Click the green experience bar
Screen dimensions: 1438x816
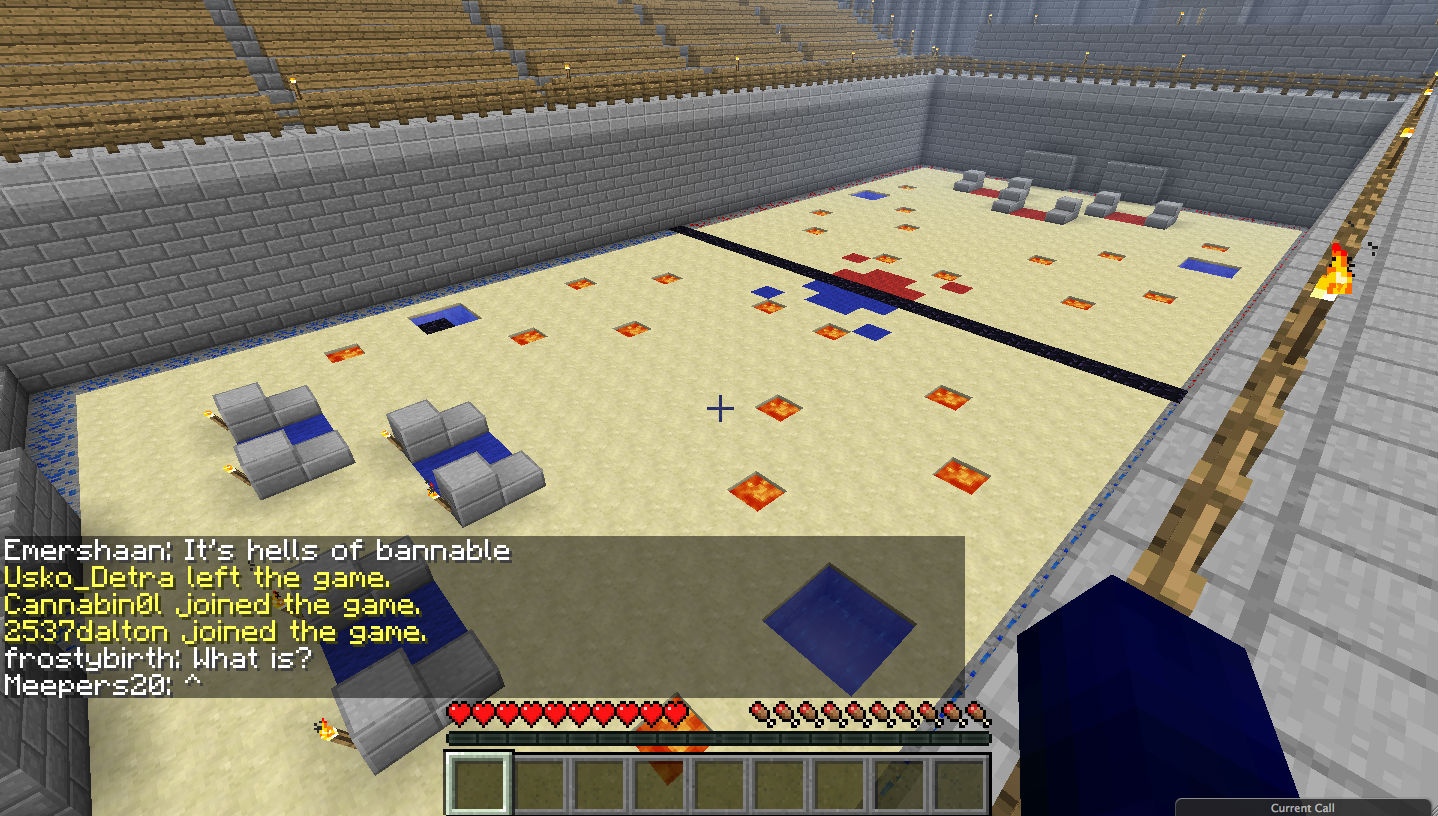point(720,737)
